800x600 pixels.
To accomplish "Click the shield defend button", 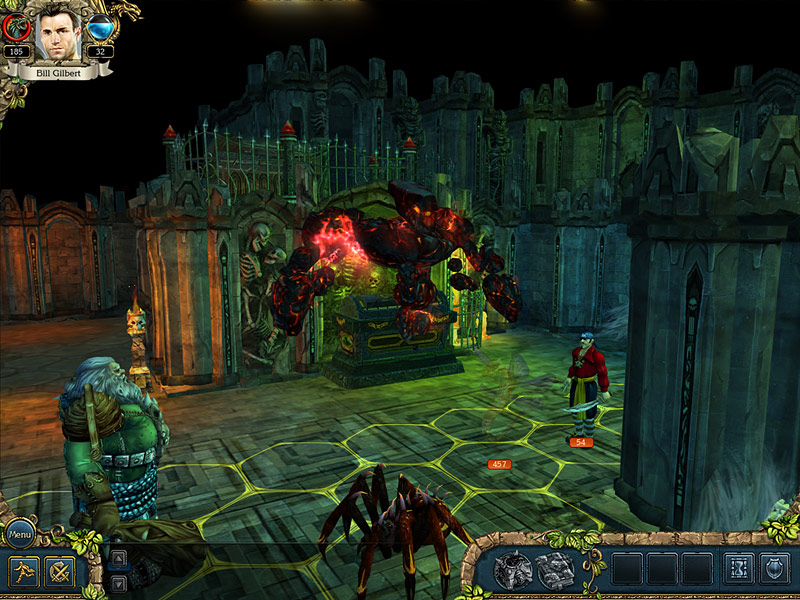I will click(775, 569).
